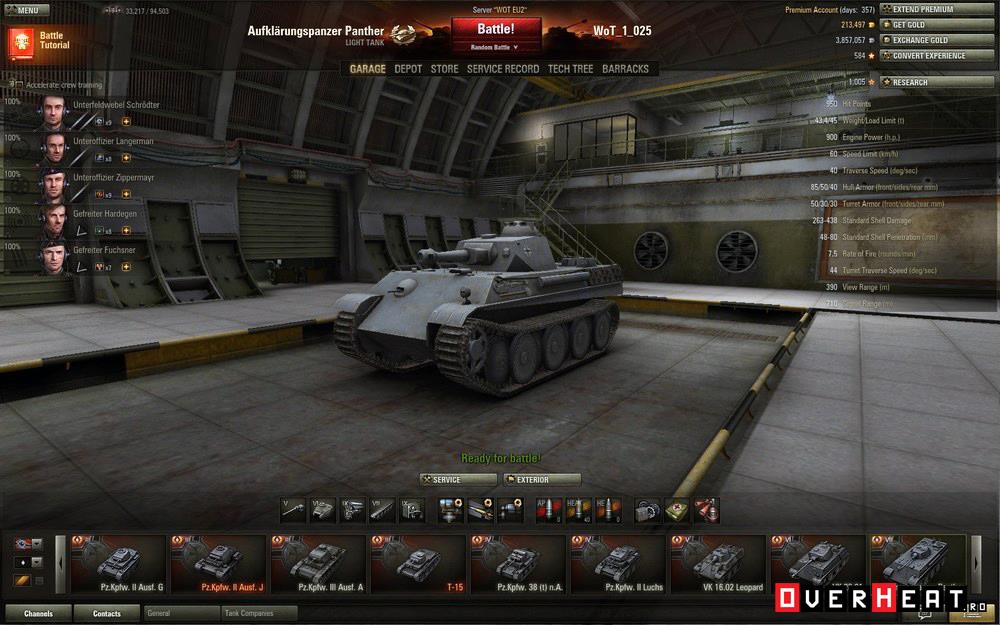Start the battle with the Battle! button
The height and width of the screenshot is (625, 1000).
496,29
